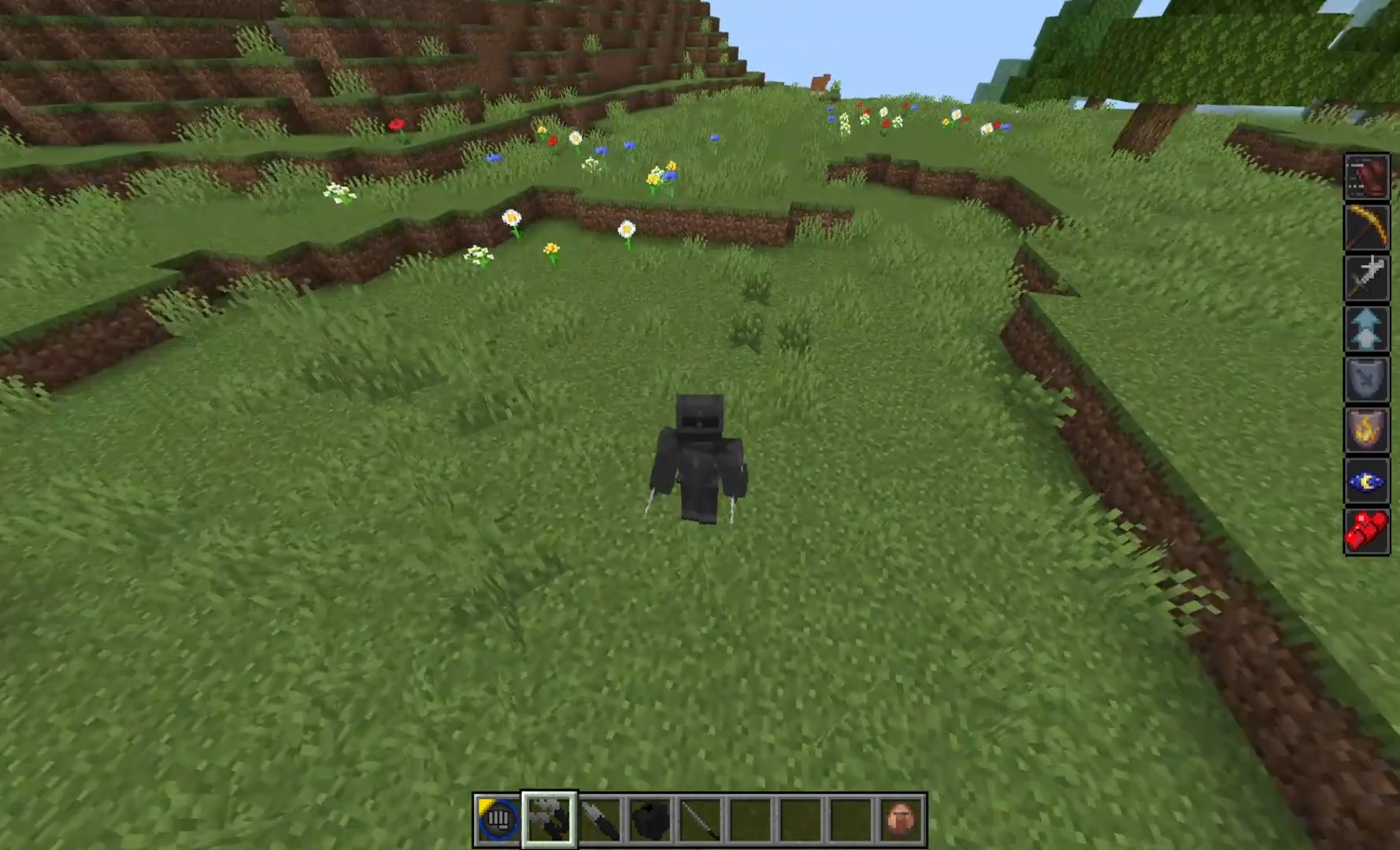Pick the thin spear hotbar slot
Image resolution: width=1400 pixels, height=850 pixels.
pyautogui.click(x=700, y=819)
